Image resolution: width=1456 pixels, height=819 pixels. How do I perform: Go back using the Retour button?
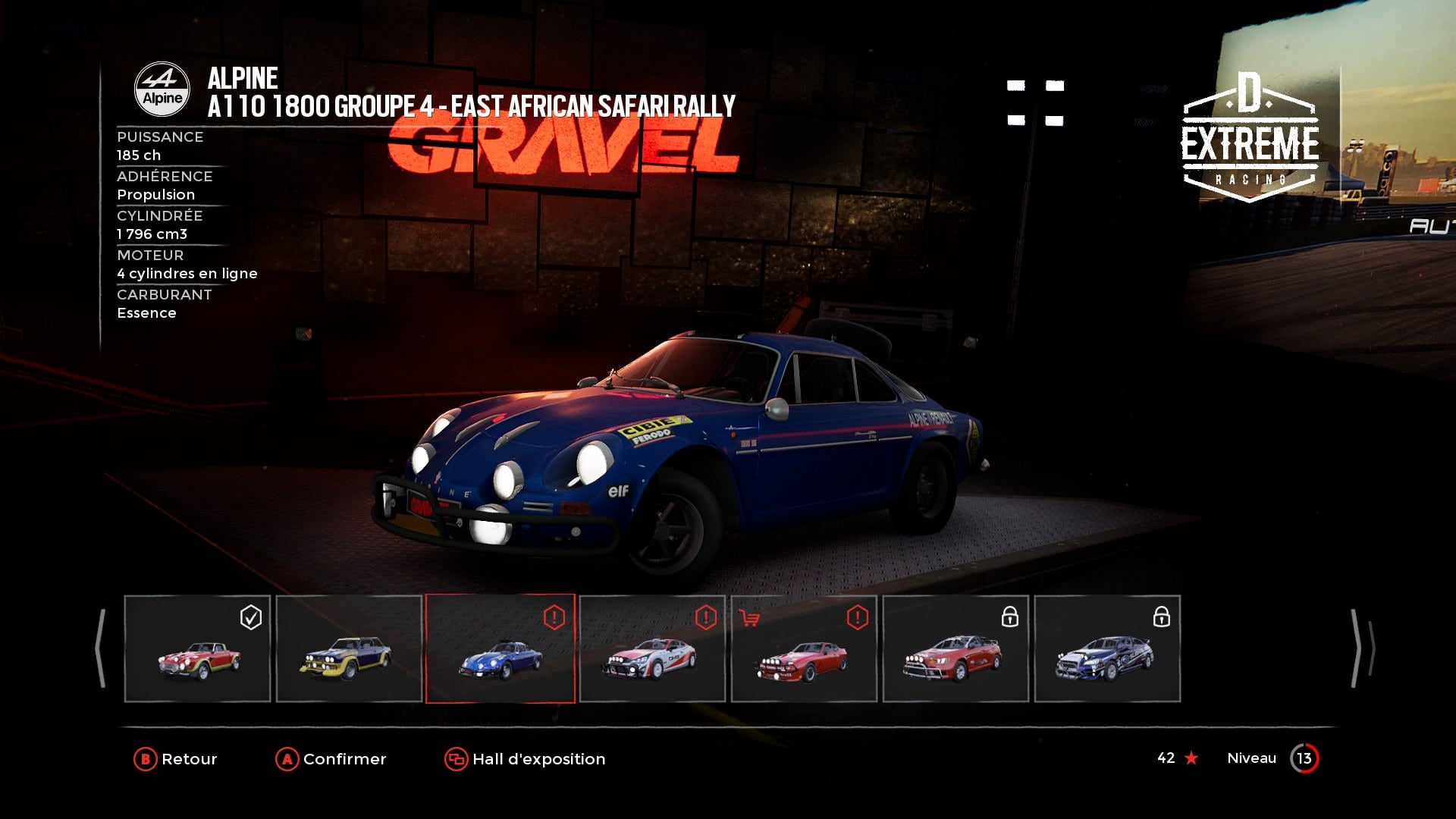click(176, 759)
